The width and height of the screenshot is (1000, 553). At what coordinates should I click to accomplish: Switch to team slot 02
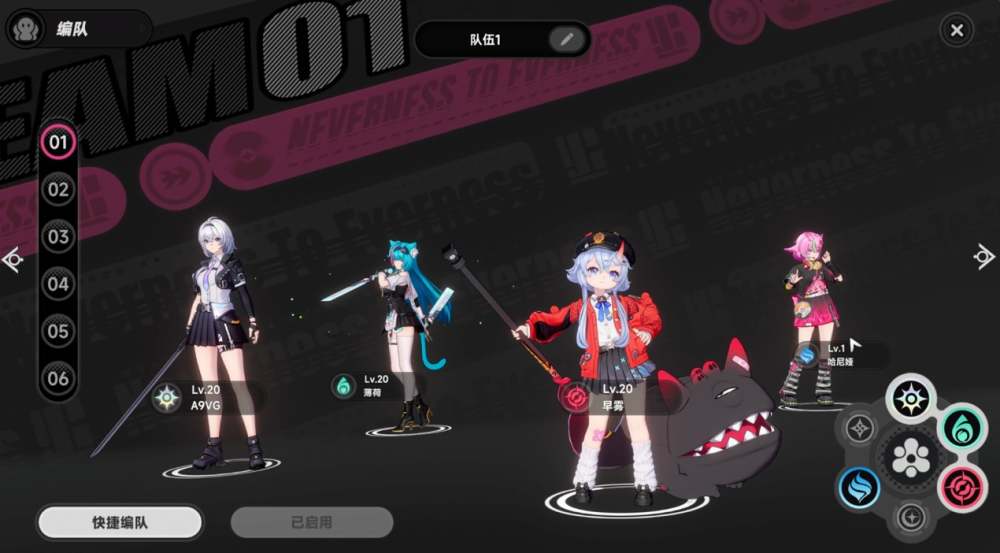point(58,189)
